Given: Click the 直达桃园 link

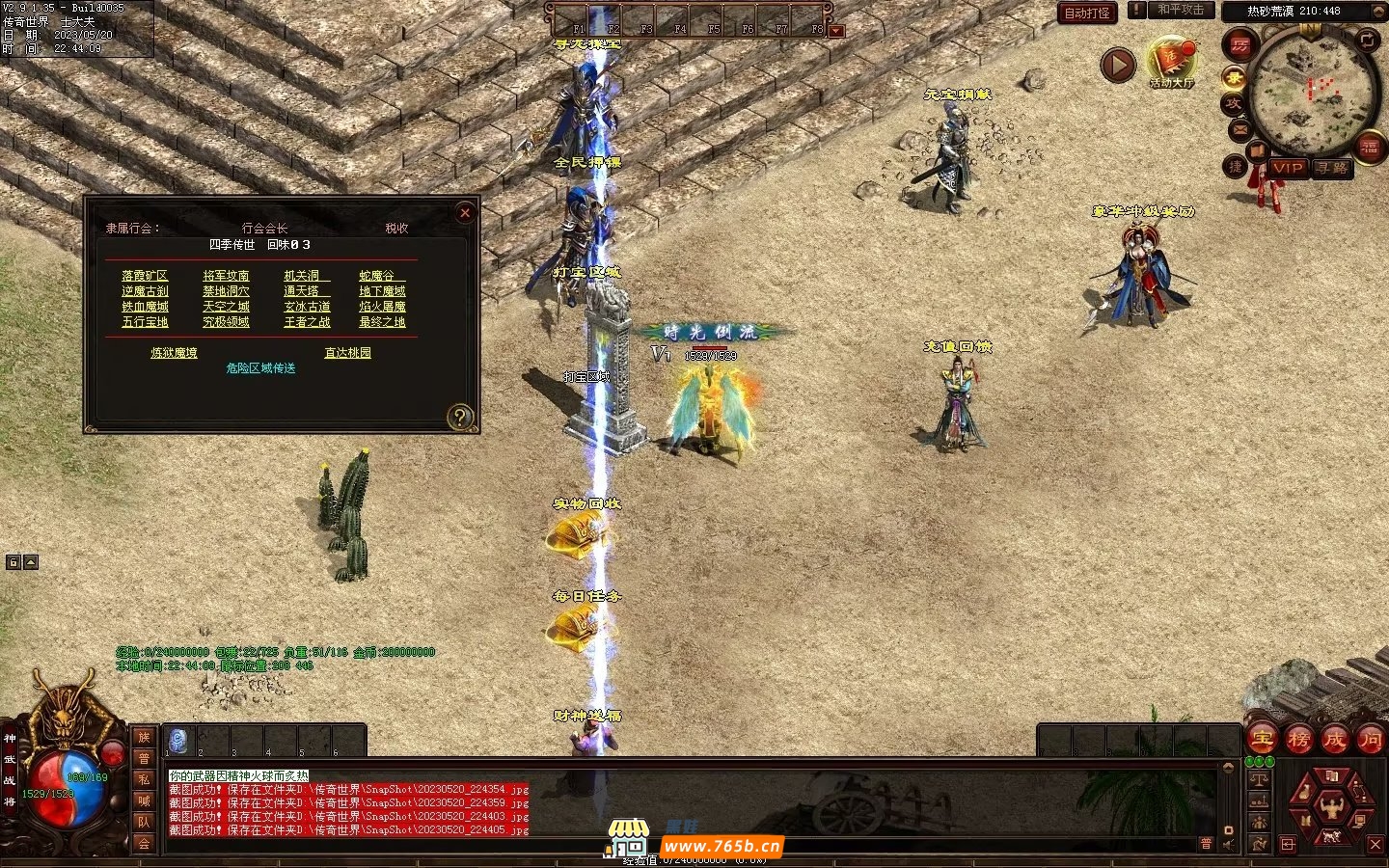Looking at the screenshot, I should tap(347, 353).
